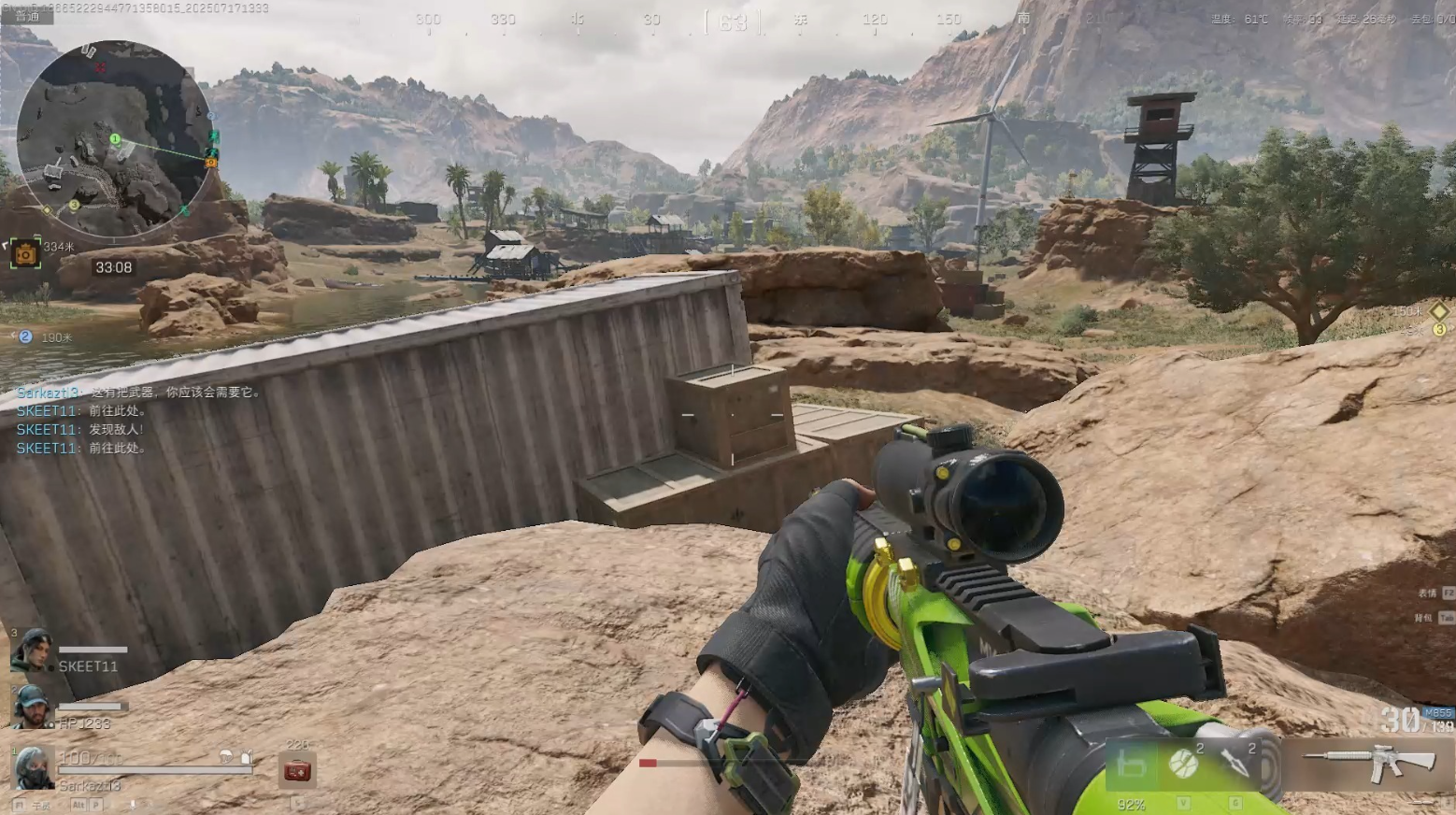Open the circular minimap
The width and height of the screenshot is (1456, 815).
[x=114, y=138]
